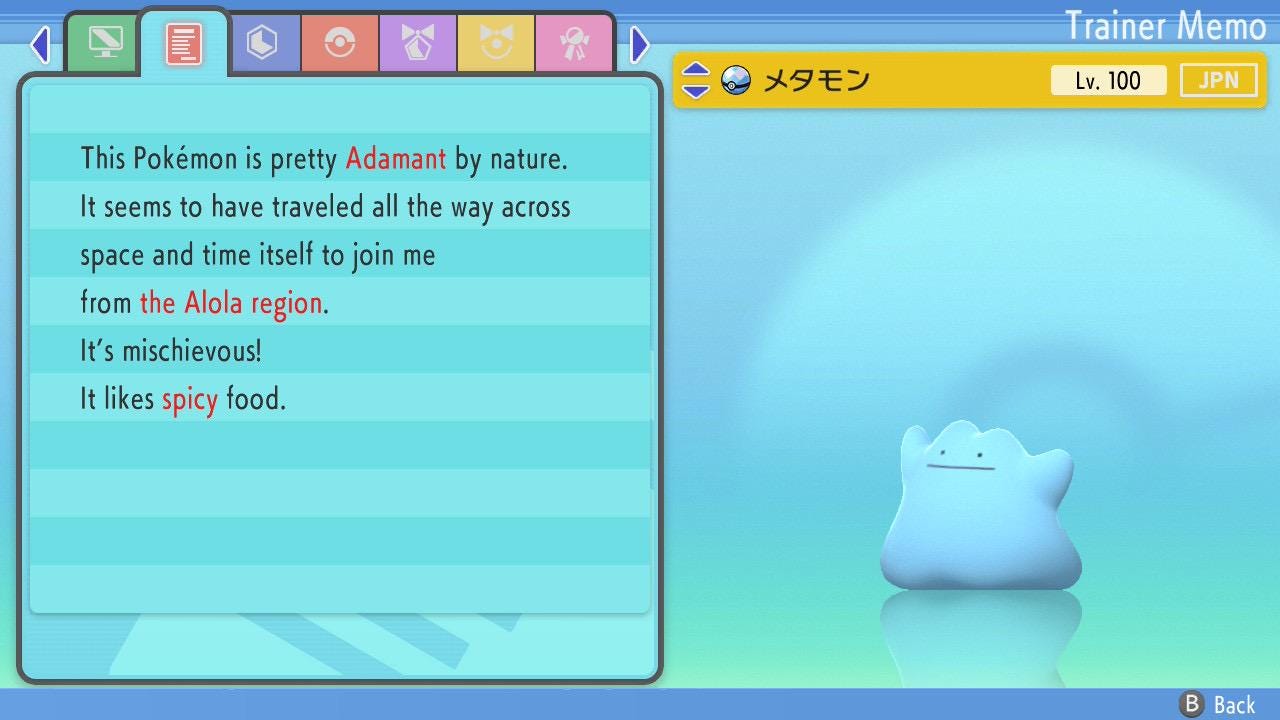
Task: Click the red Adamant nature text
Action: [396, 158]
